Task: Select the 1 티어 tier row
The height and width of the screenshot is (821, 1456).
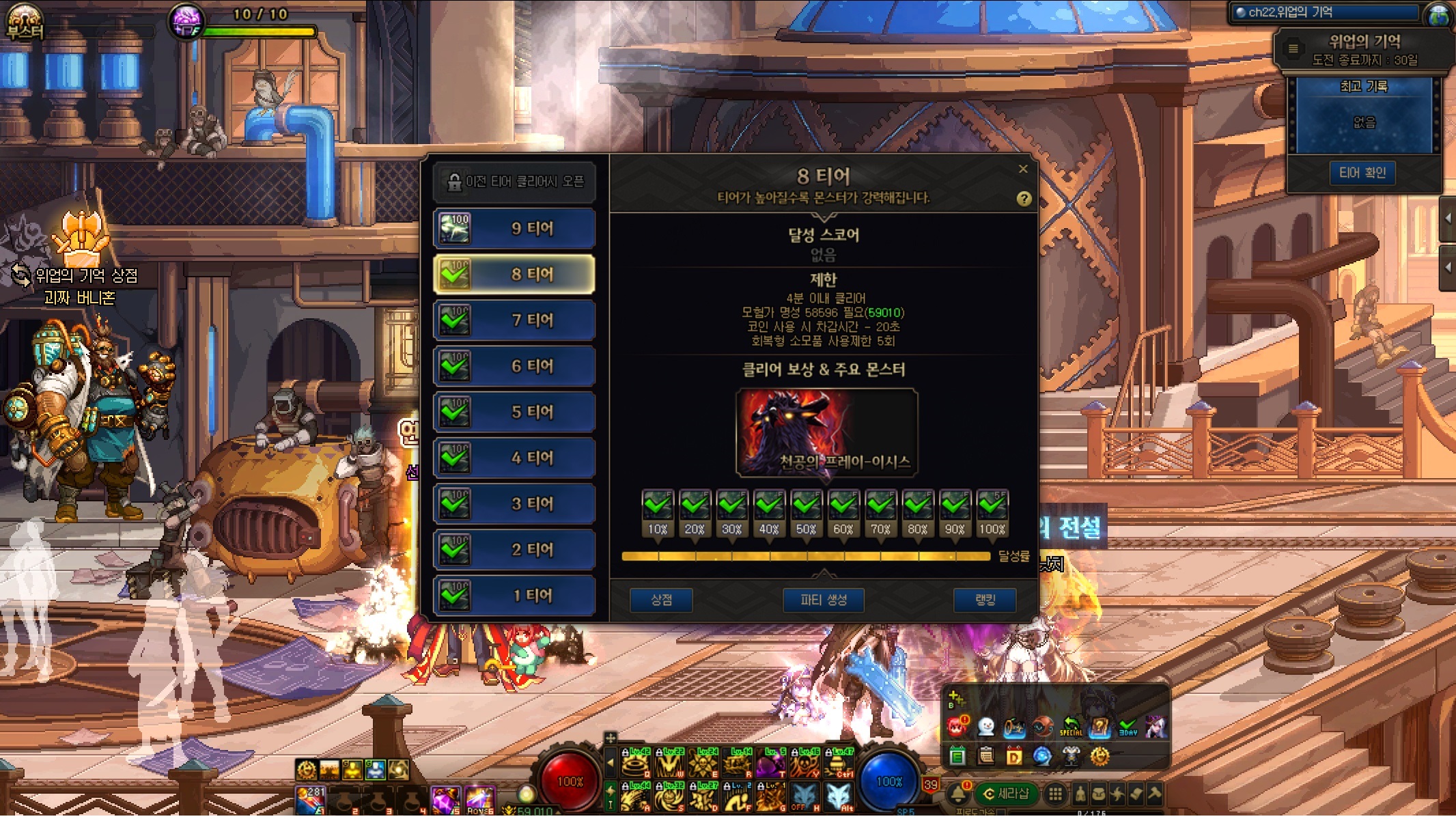Action: [514, 596]
